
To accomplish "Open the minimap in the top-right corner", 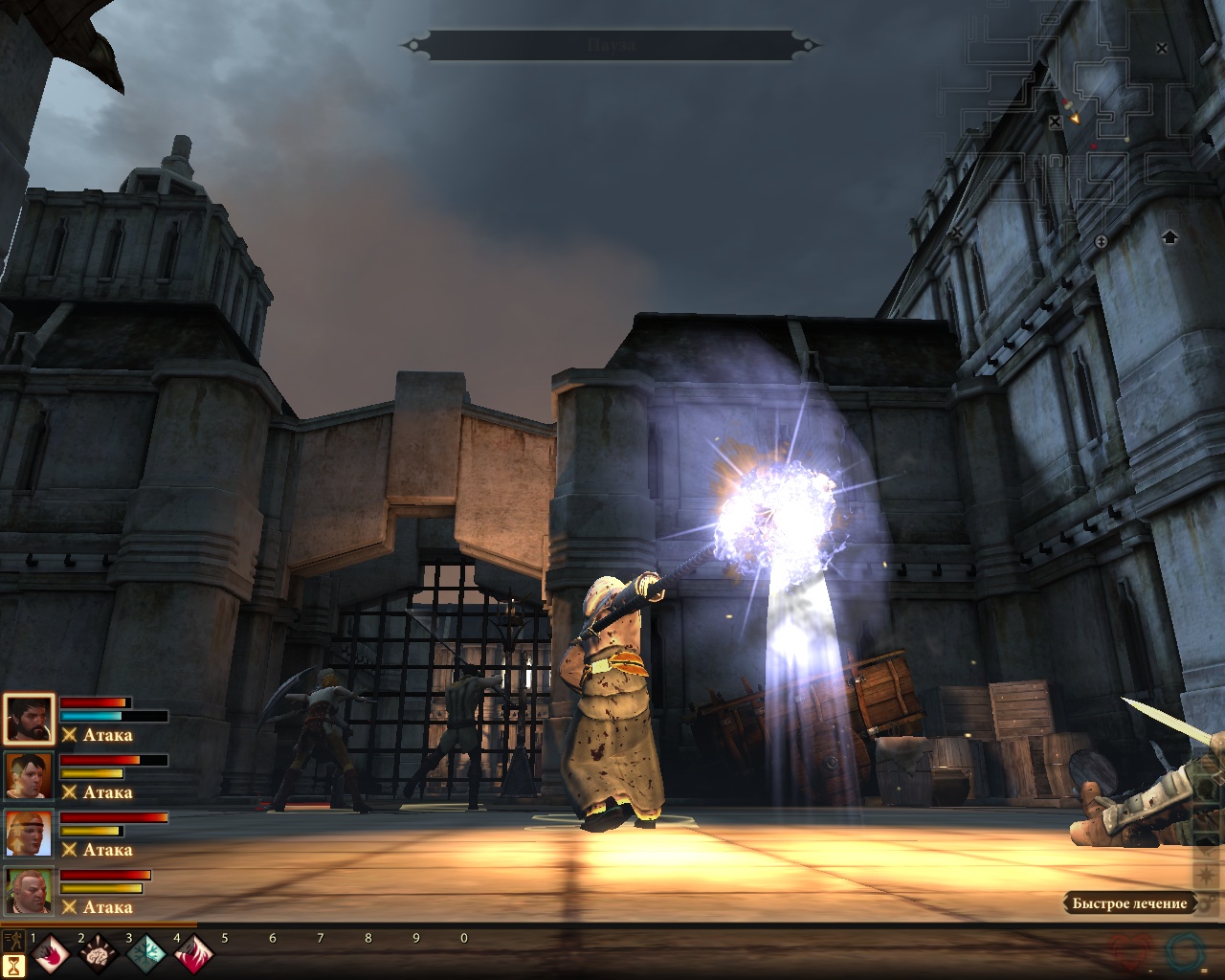I will pos(1091,124).
